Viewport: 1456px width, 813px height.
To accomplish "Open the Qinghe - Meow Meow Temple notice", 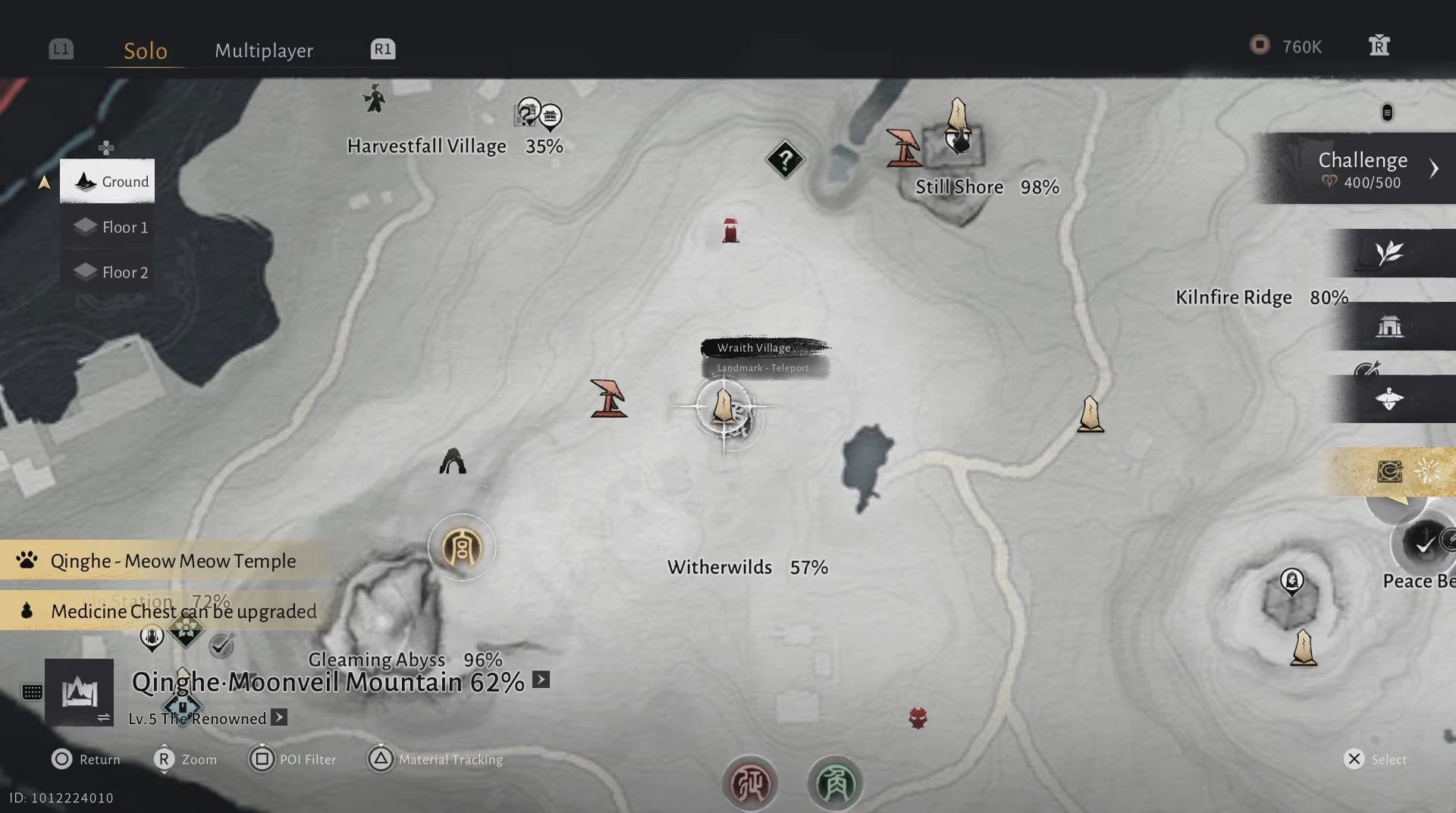I will coord(171,561).
